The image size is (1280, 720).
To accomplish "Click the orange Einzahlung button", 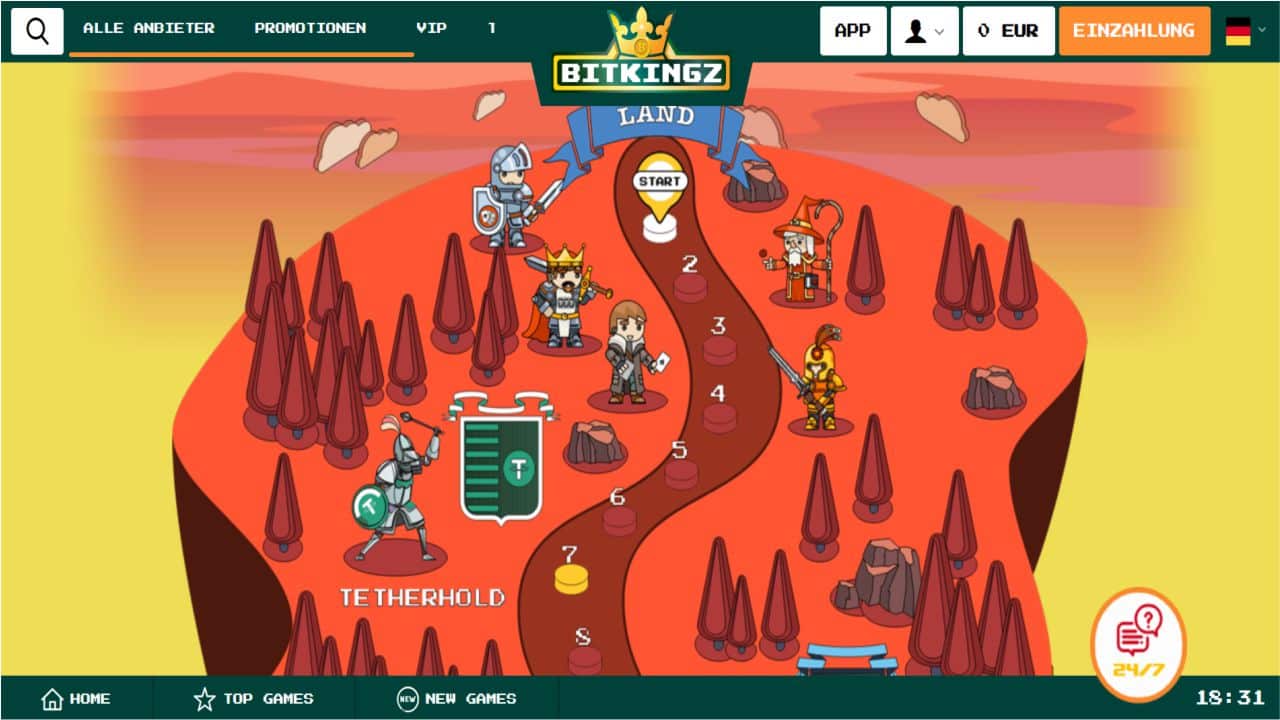I will 1134,31.
